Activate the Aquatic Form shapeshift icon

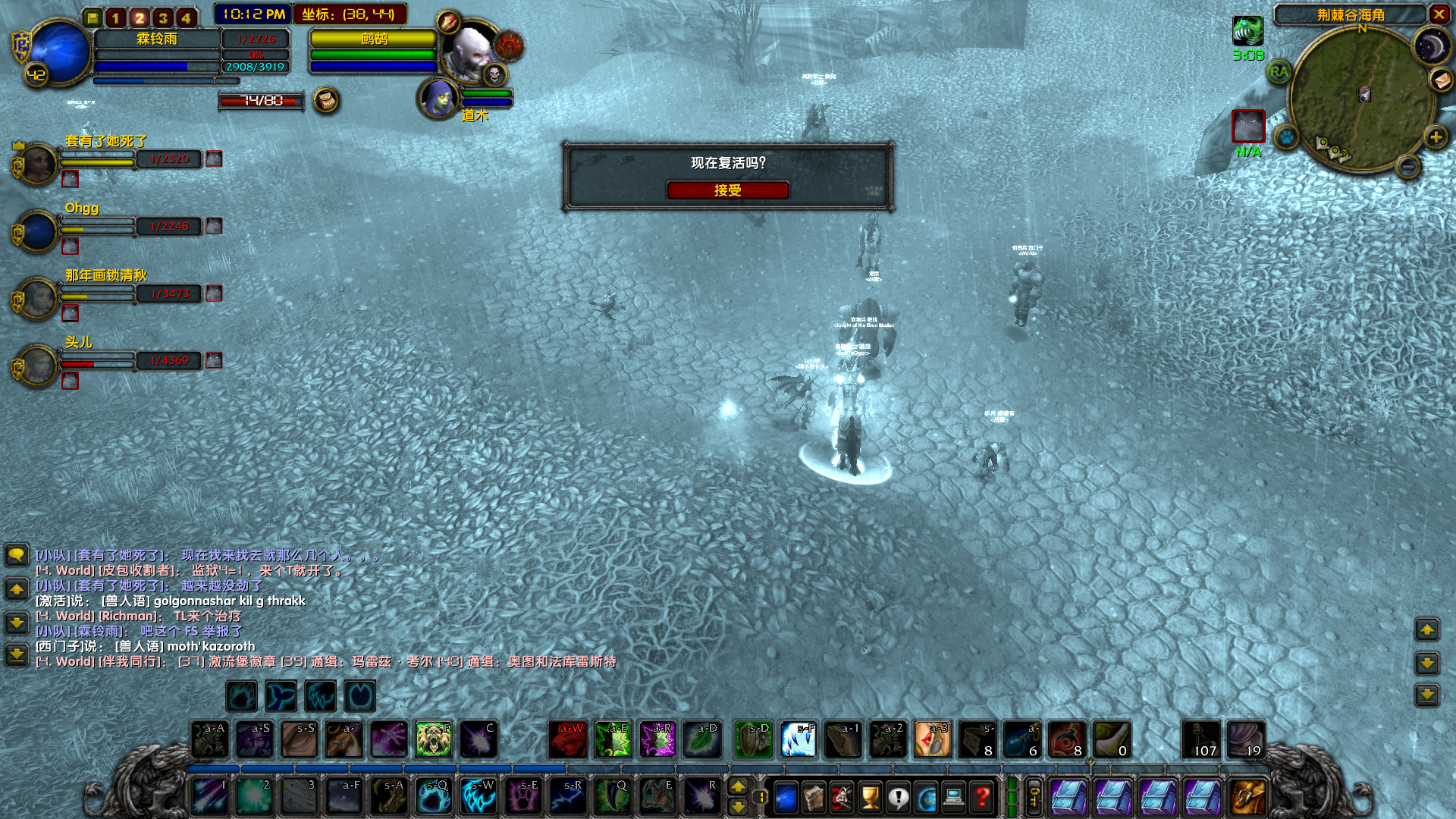point(282,696)
